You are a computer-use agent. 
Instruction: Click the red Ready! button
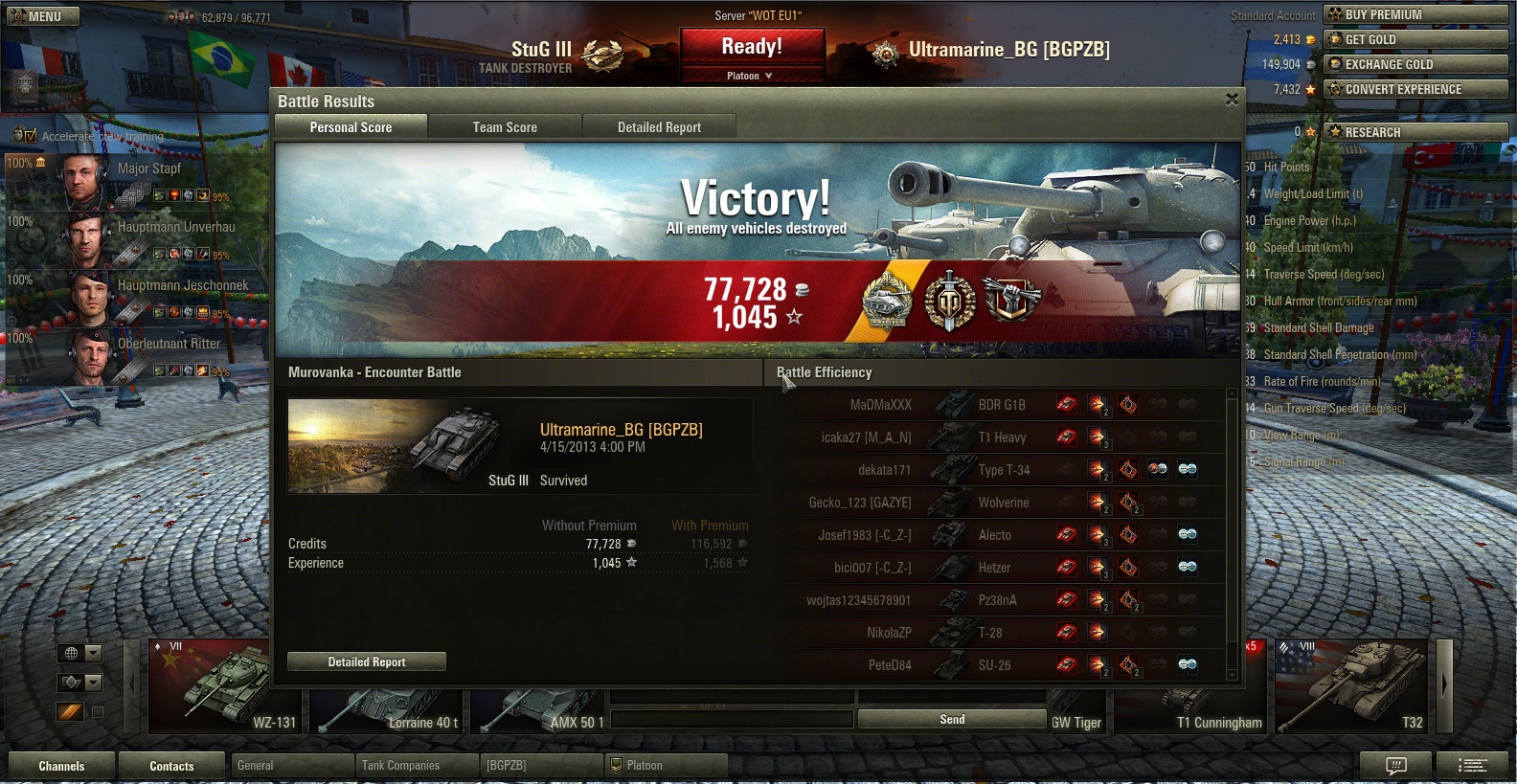pyautogui.click(x=752, y=47)
